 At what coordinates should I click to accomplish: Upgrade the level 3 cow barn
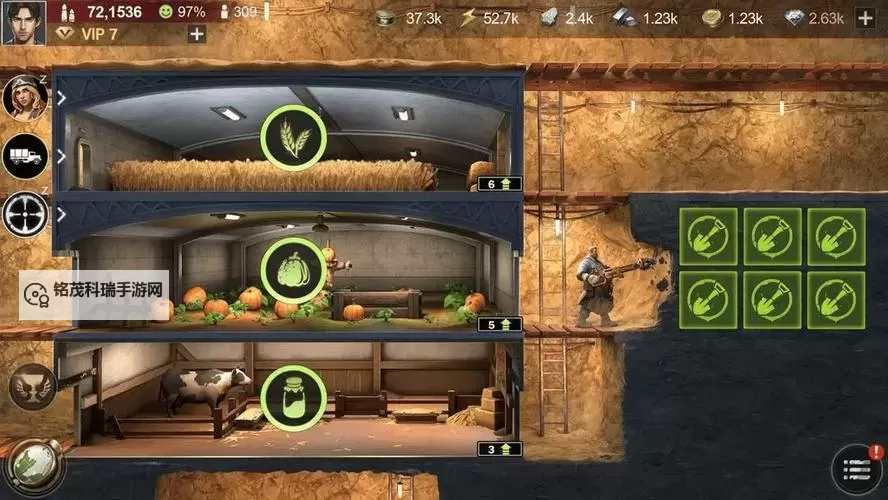tap(500, 449)
